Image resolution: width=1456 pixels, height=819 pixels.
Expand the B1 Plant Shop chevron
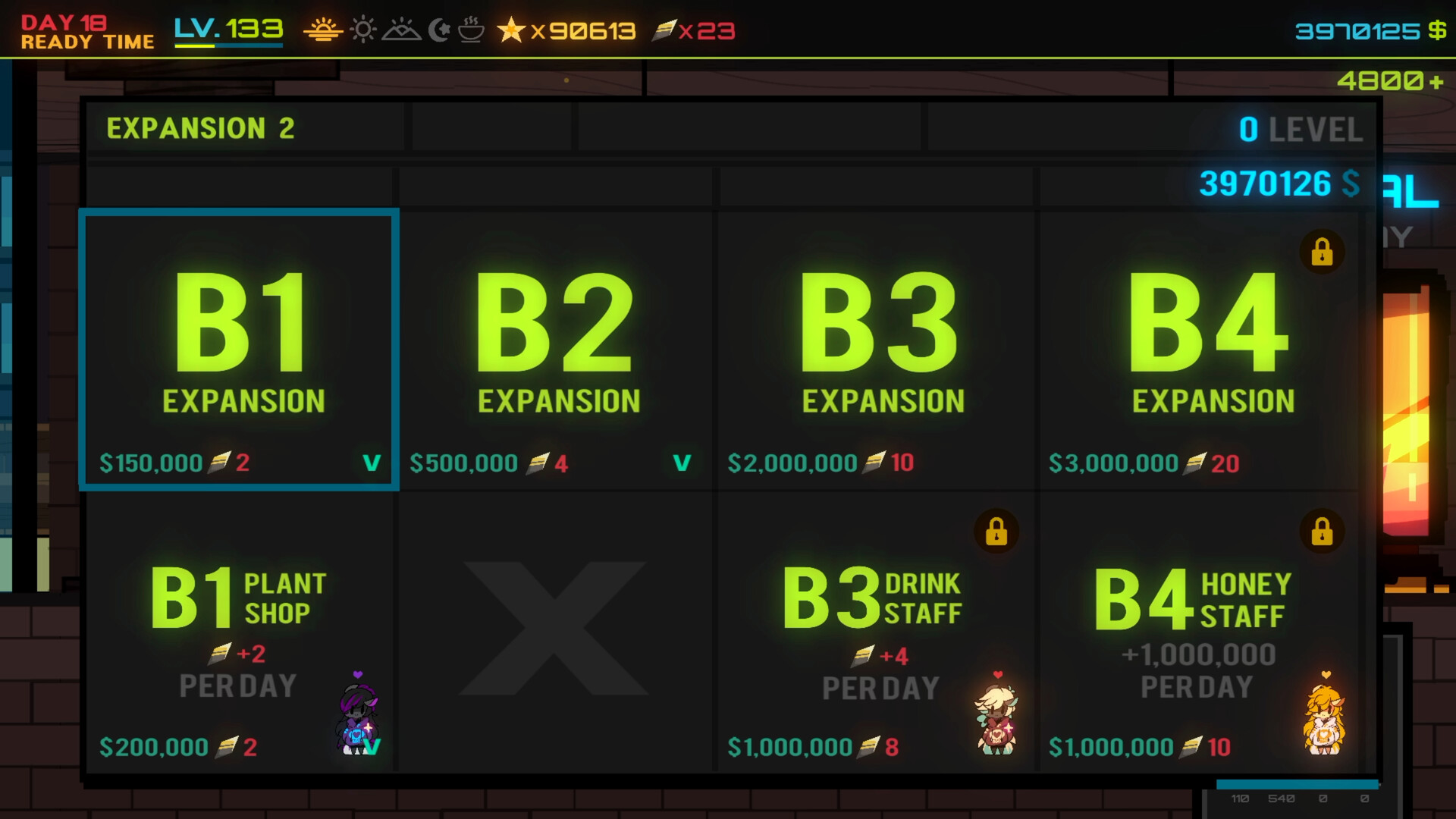pyautogui.click(x=373, y=747)
